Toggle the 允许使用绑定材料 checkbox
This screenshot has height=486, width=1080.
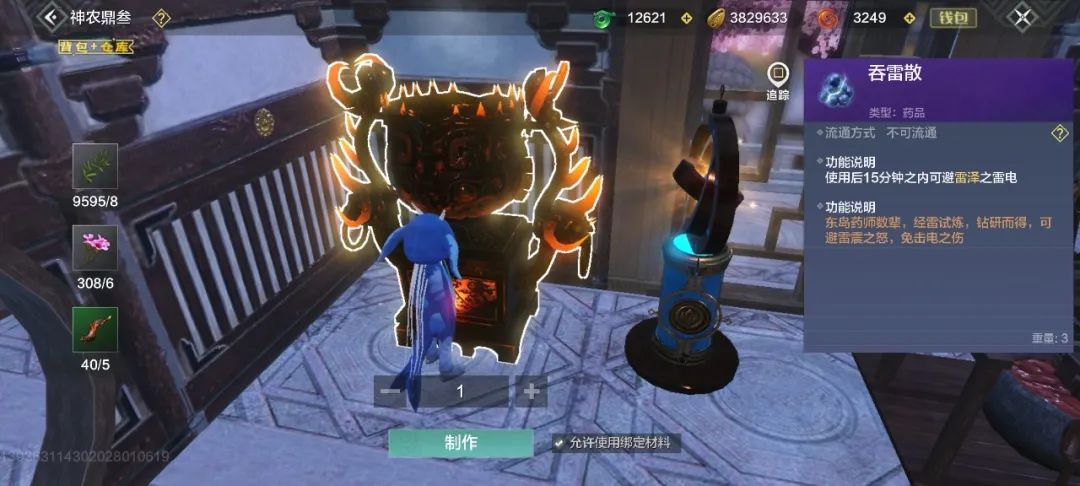tap(558, 443)
